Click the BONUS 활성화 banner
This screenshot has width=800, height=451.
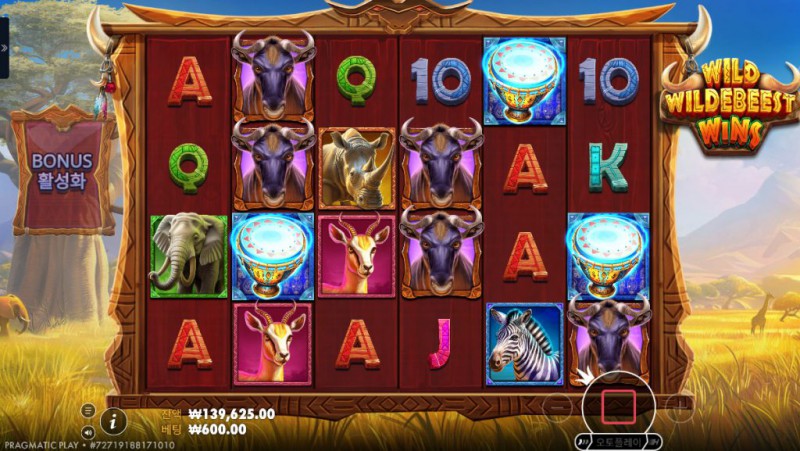[62, 170]
